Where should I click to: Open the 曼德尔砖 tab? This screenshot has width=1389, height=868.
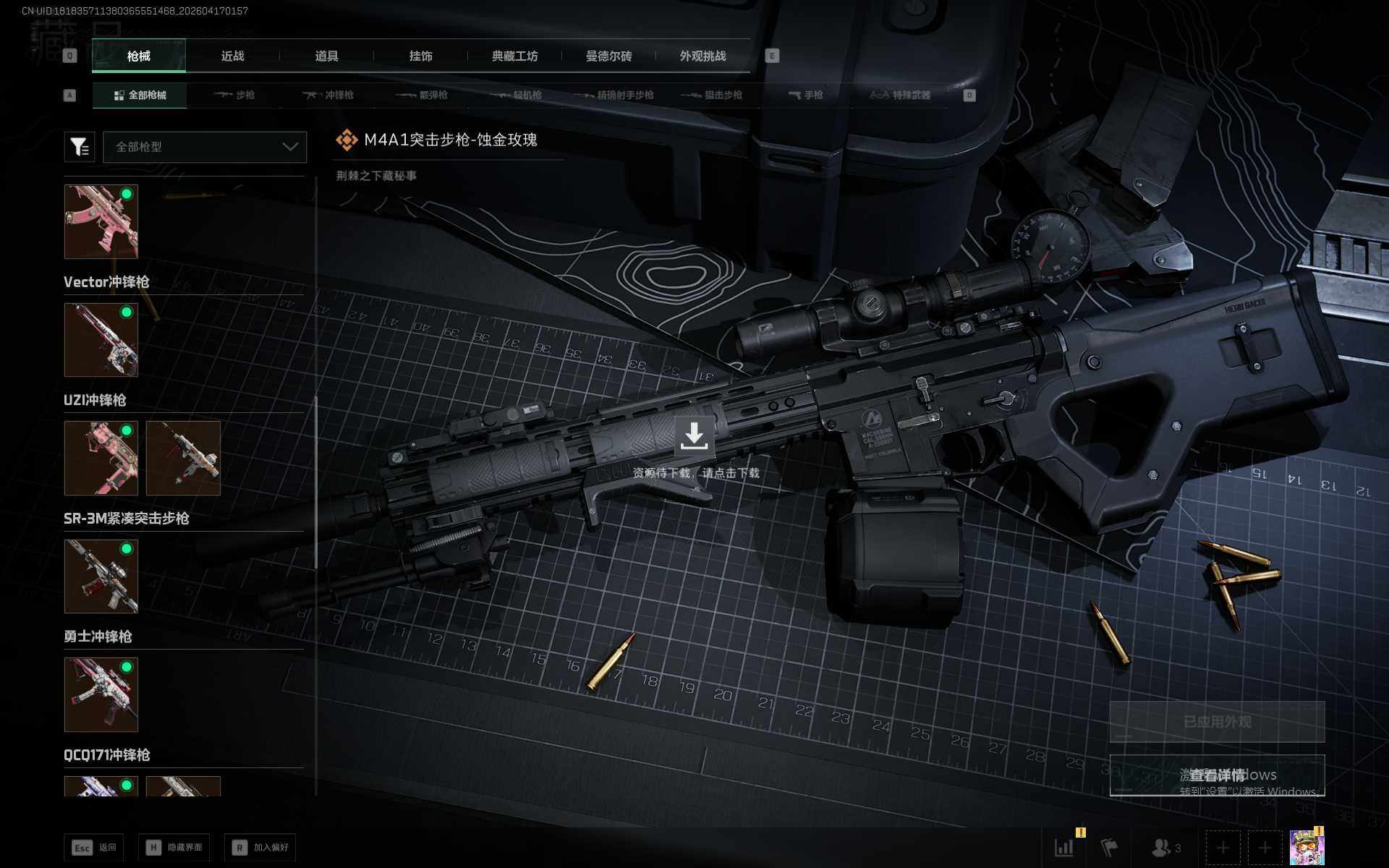click(x=608, y=56)
